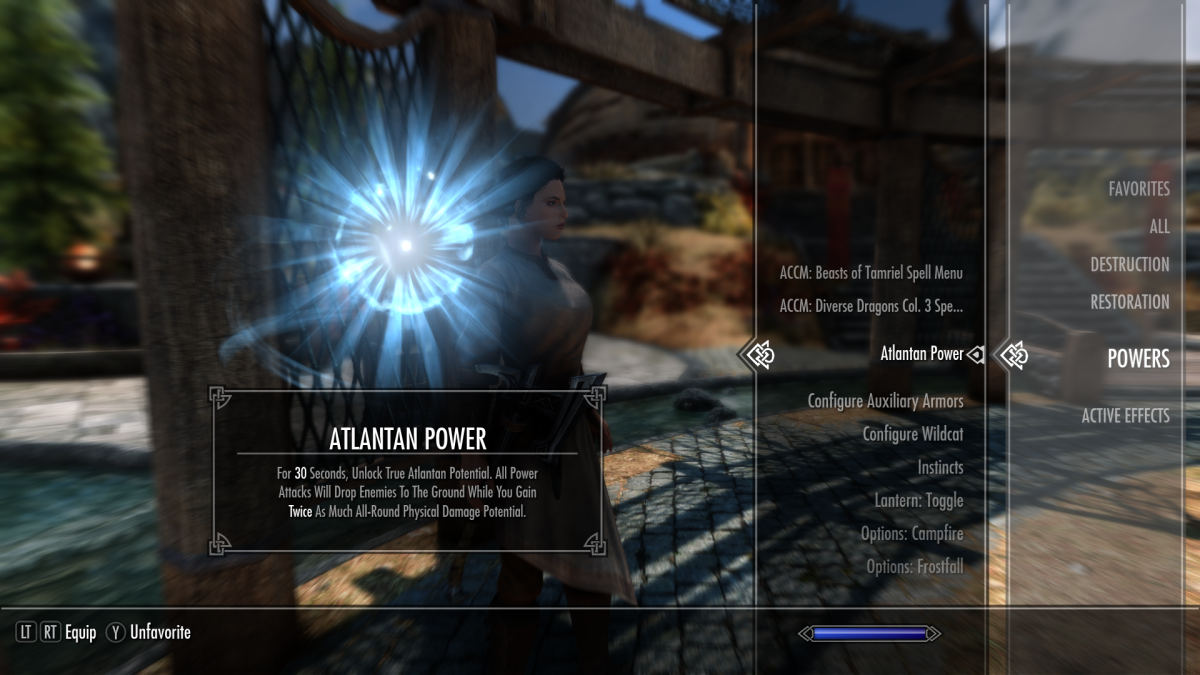Choose the Powers category
The height and width of the screenshot is (675, 1200).
(1137, 359)
